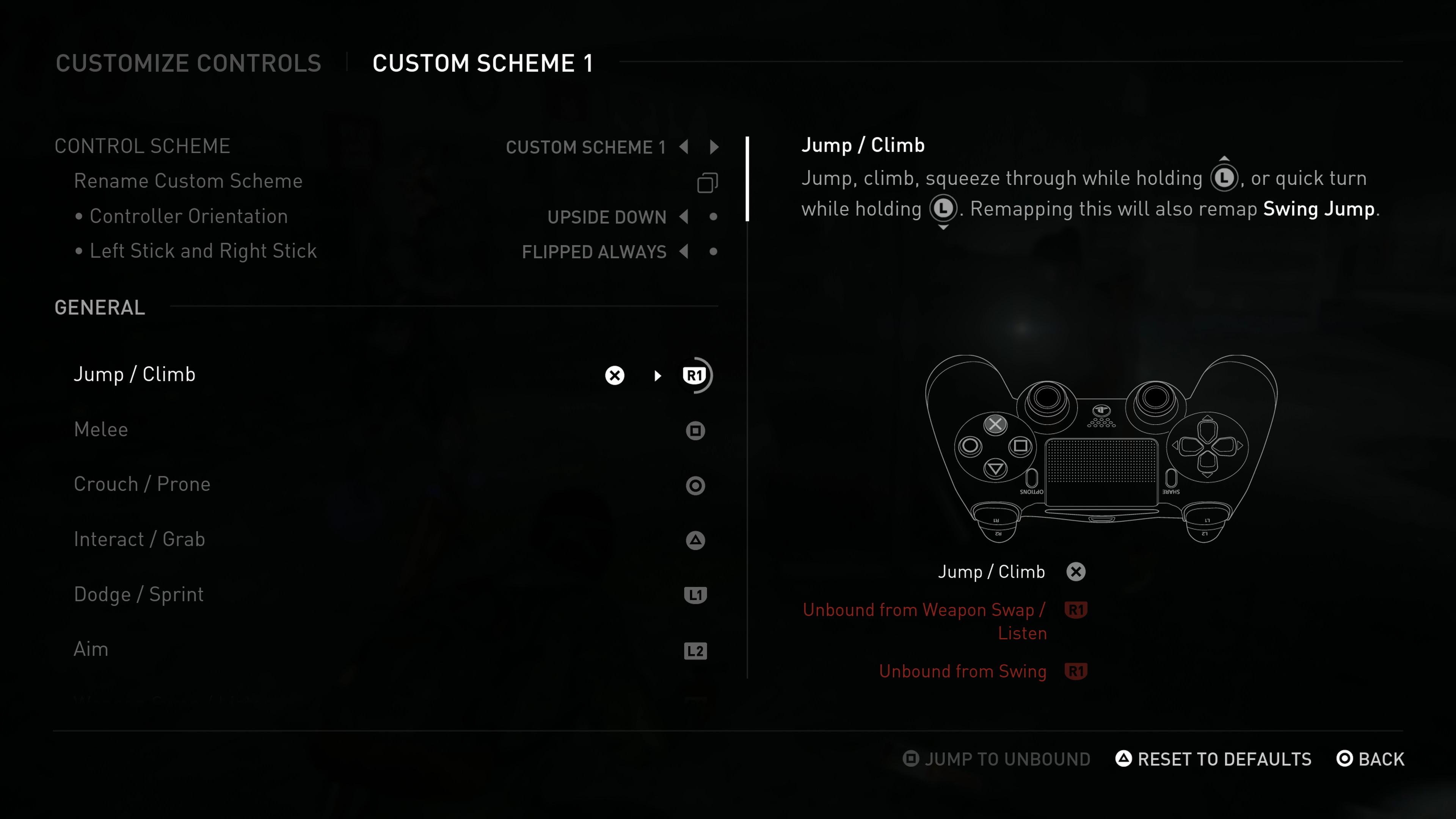Click the X button icon bound to Jump / Climb

(614, 375)
